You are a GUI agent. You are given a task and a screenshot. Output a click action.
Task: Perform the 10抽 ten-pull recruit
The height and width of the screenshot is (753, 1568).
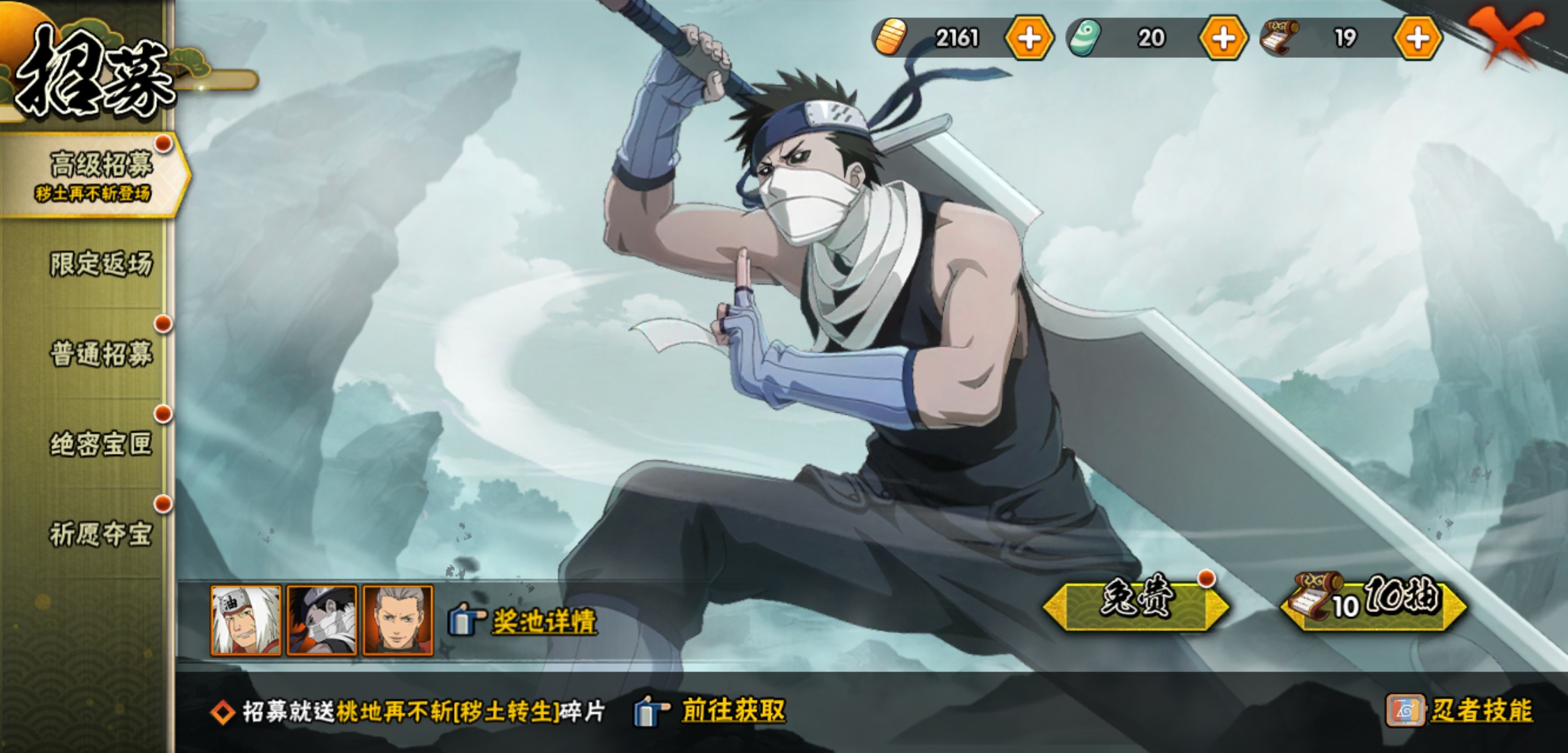tap(1374, 601)
